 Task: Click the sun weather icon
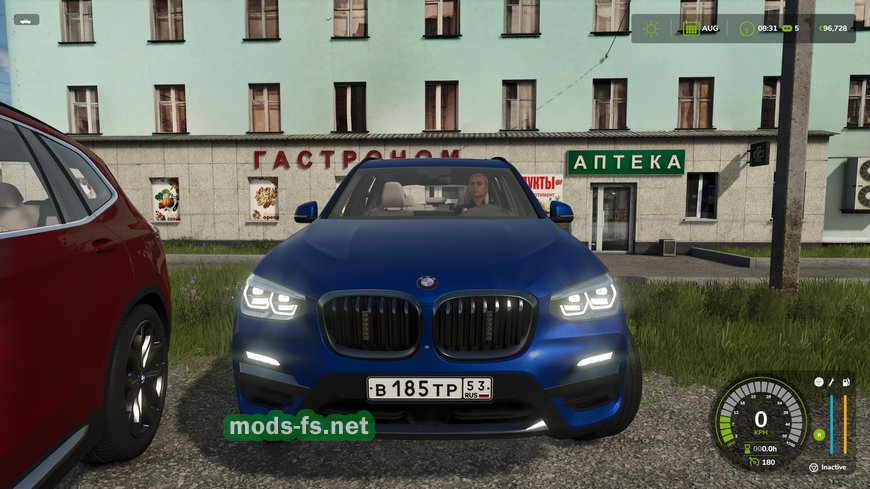tap(652, 28)
